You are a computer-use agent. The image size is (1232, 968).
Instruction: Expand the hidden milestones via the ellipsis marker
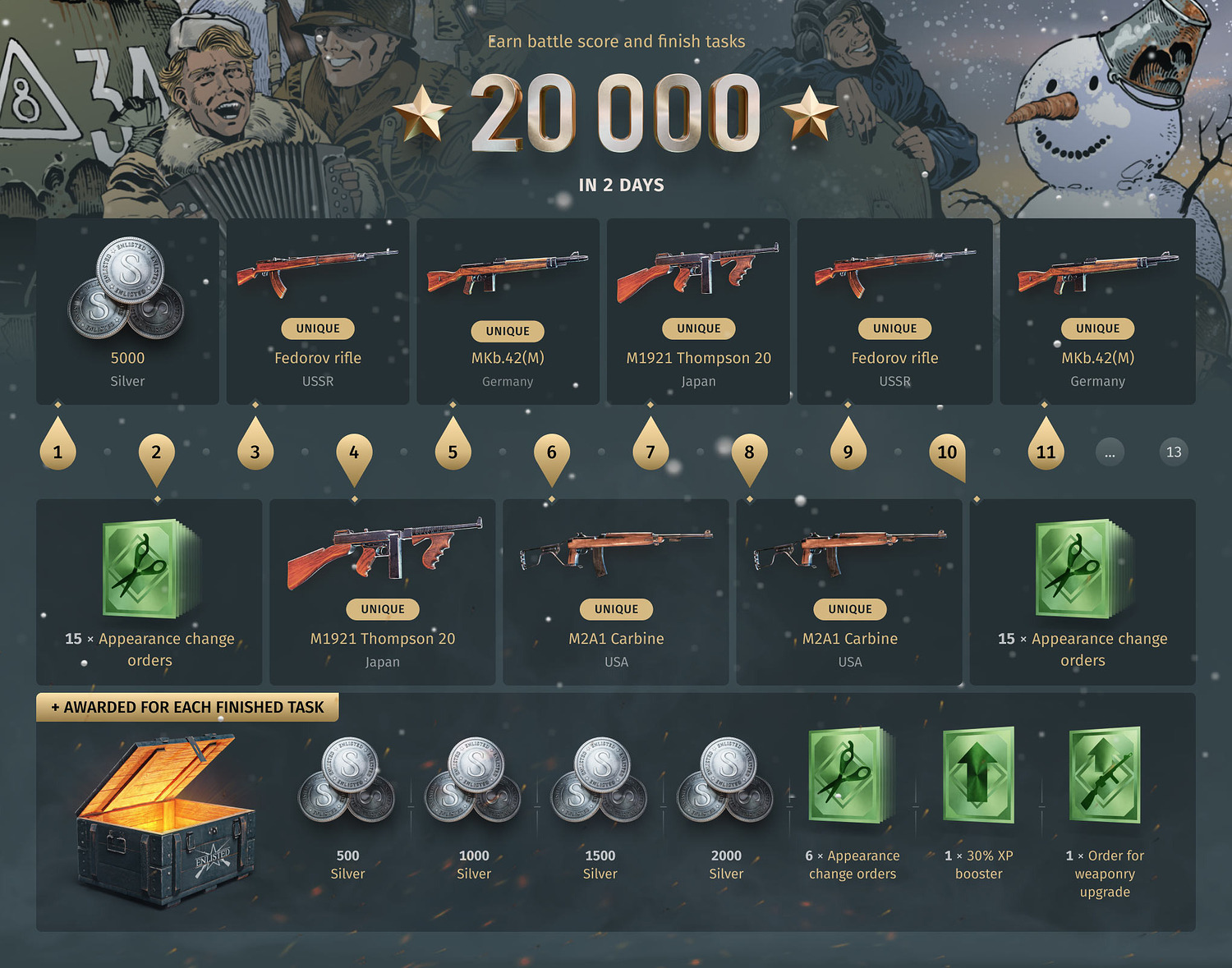point(1110,452)
